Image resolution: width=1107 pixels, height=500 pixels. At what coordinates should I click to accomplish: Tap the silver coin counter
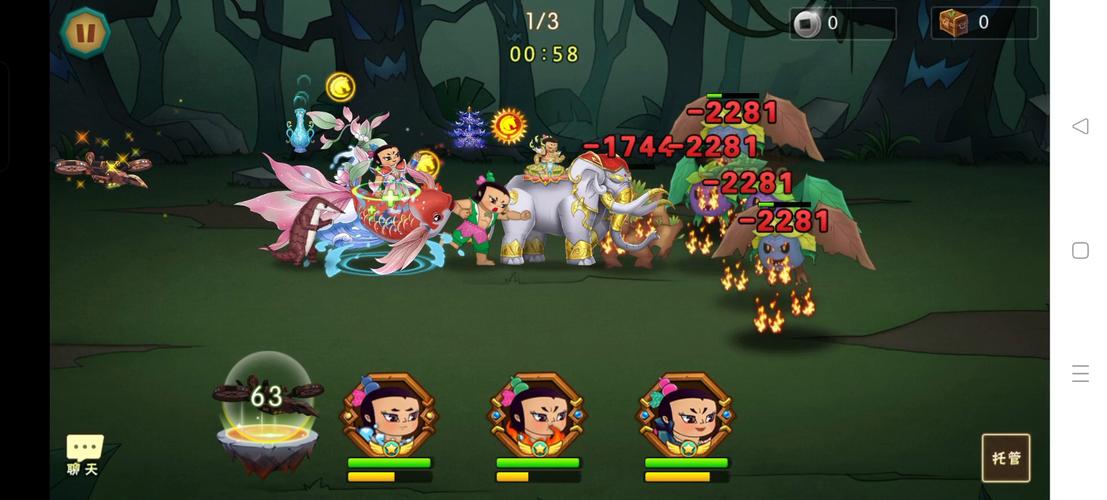point(842,23)
